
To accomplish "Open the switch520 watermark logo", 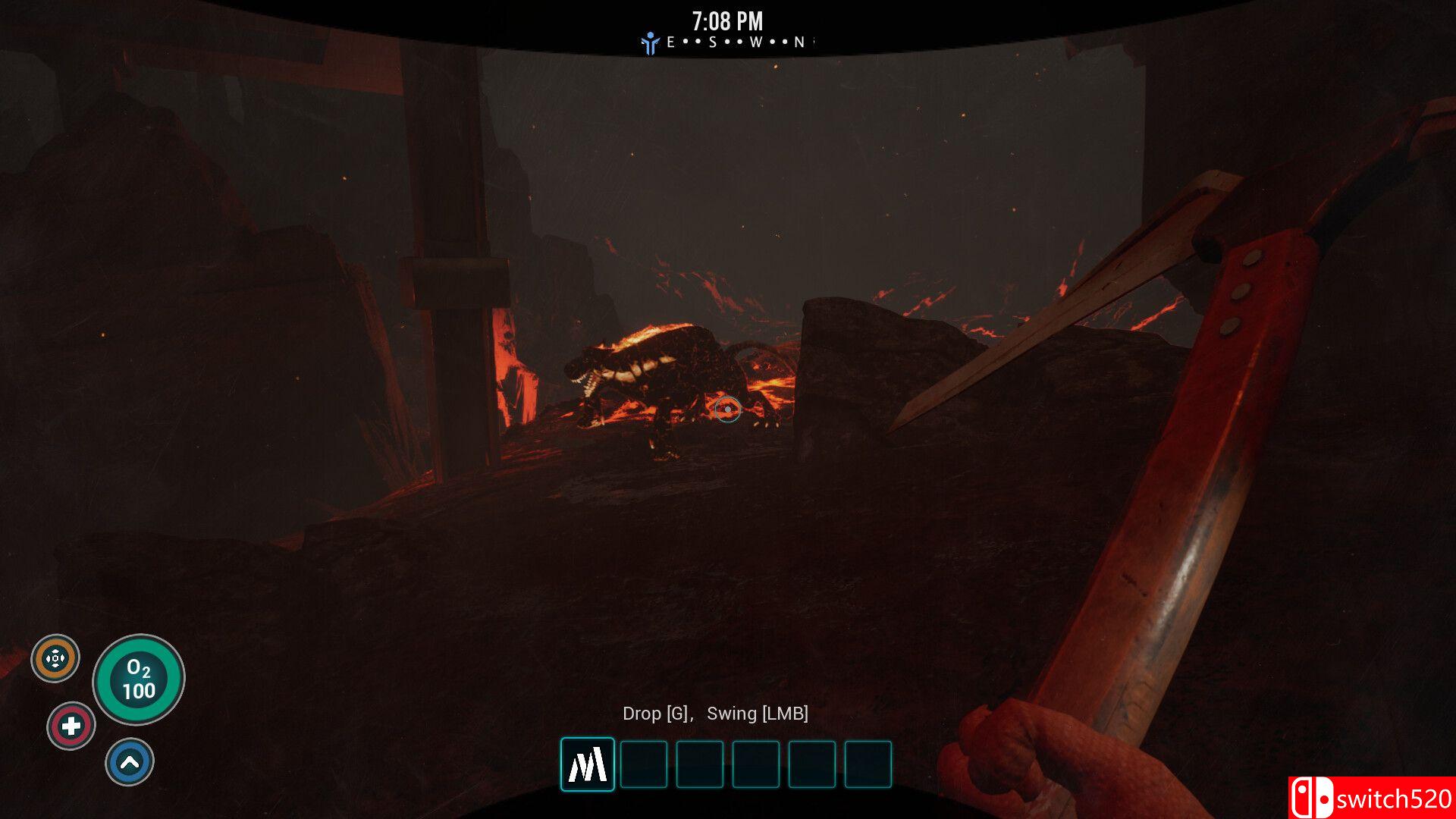I will (x=1371, y=798).
